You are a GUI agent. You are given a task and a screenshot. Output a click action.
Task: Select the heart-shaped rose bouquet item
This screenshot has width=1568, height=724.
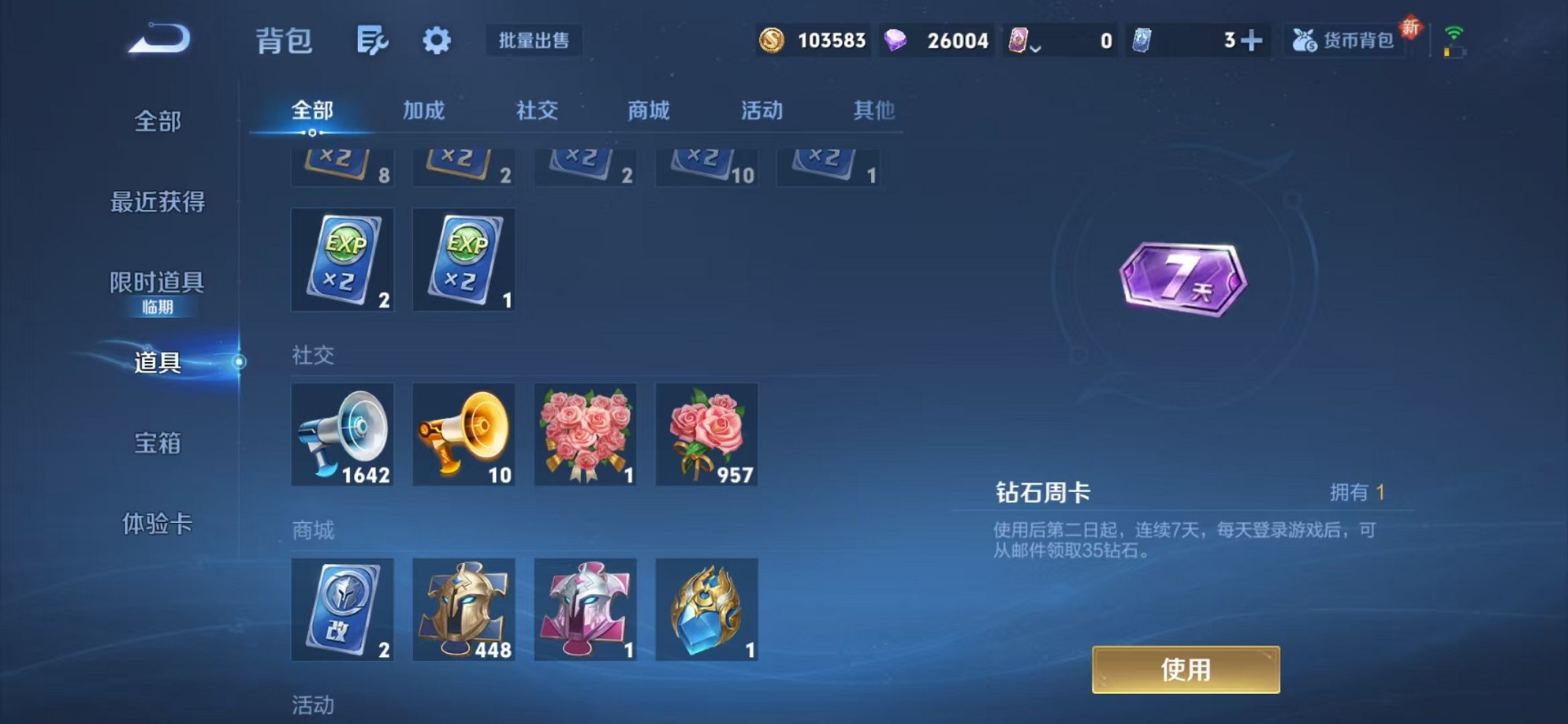click(x=586, y=435)
